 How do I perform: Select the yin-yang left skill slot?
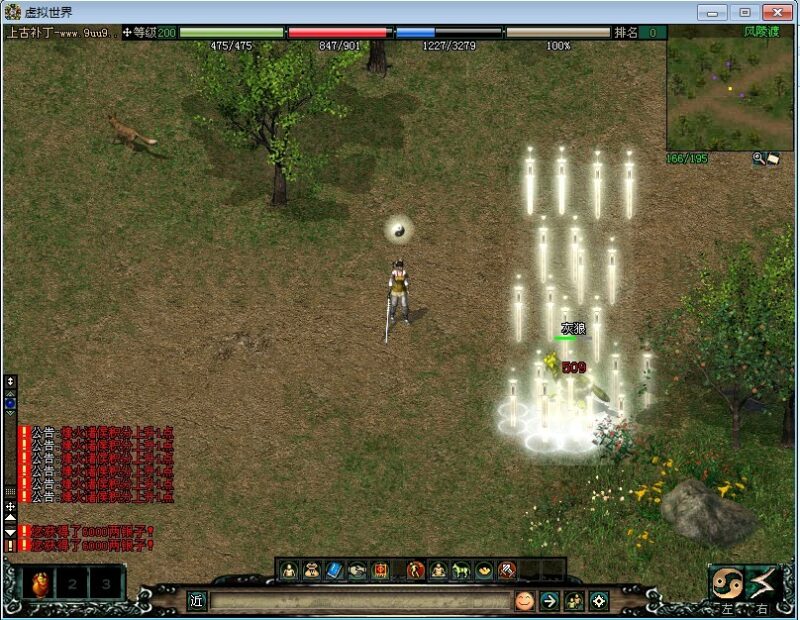725,582
